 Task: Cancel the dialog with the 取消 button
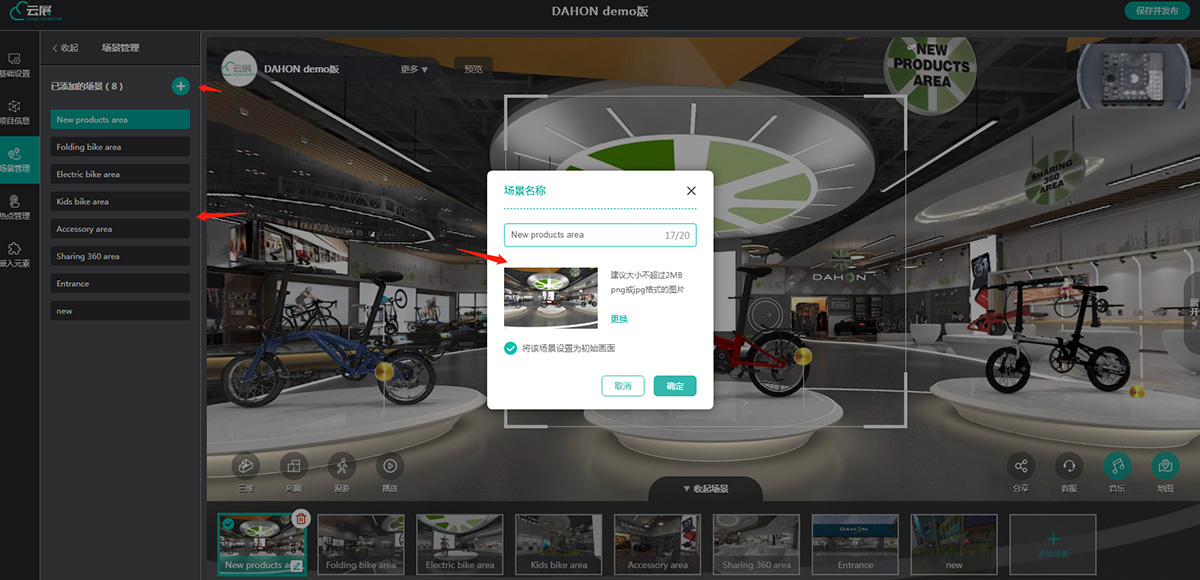pos(623,386)
